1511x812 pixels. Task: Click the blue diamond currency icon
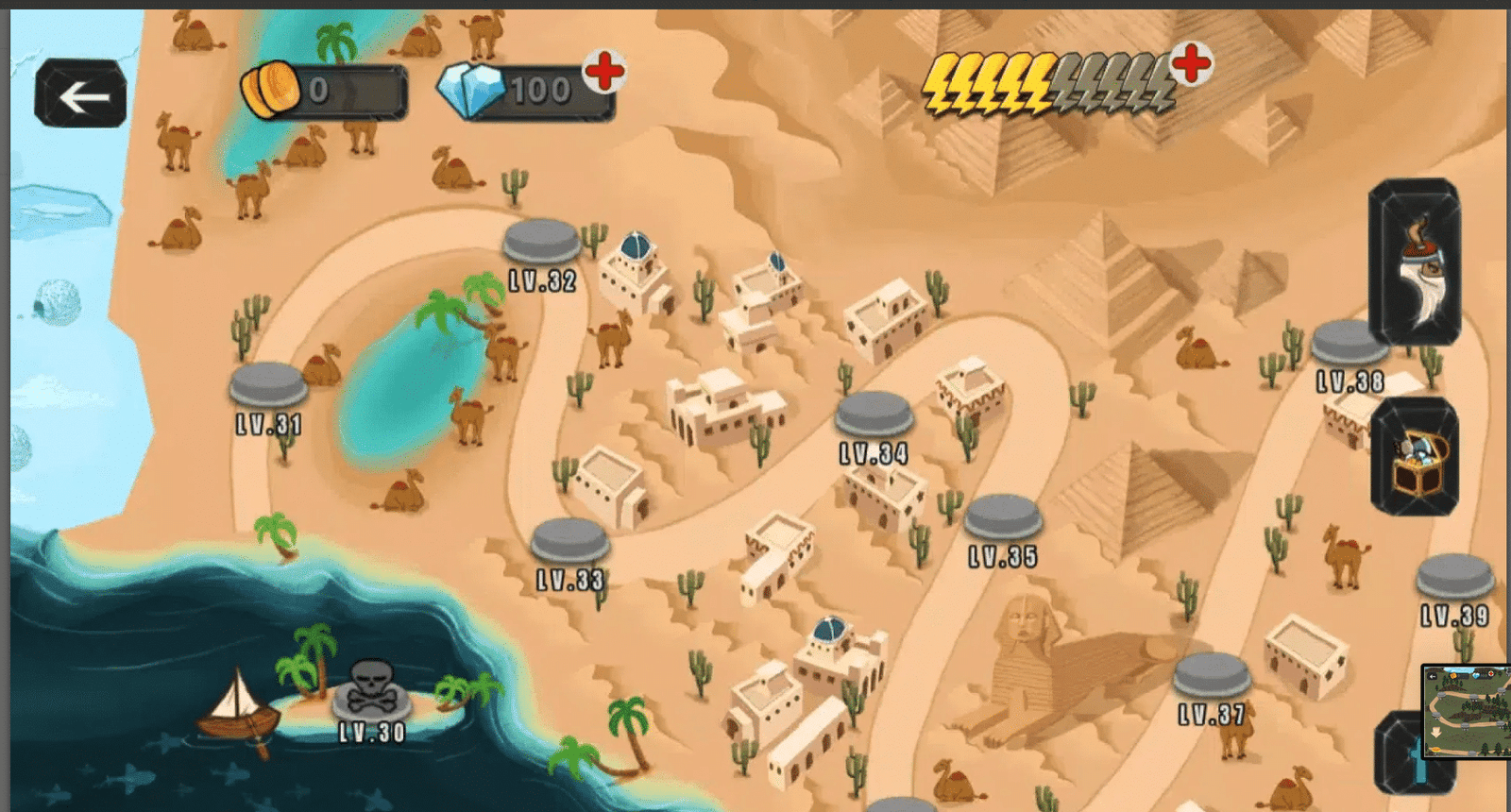(474, 92)
